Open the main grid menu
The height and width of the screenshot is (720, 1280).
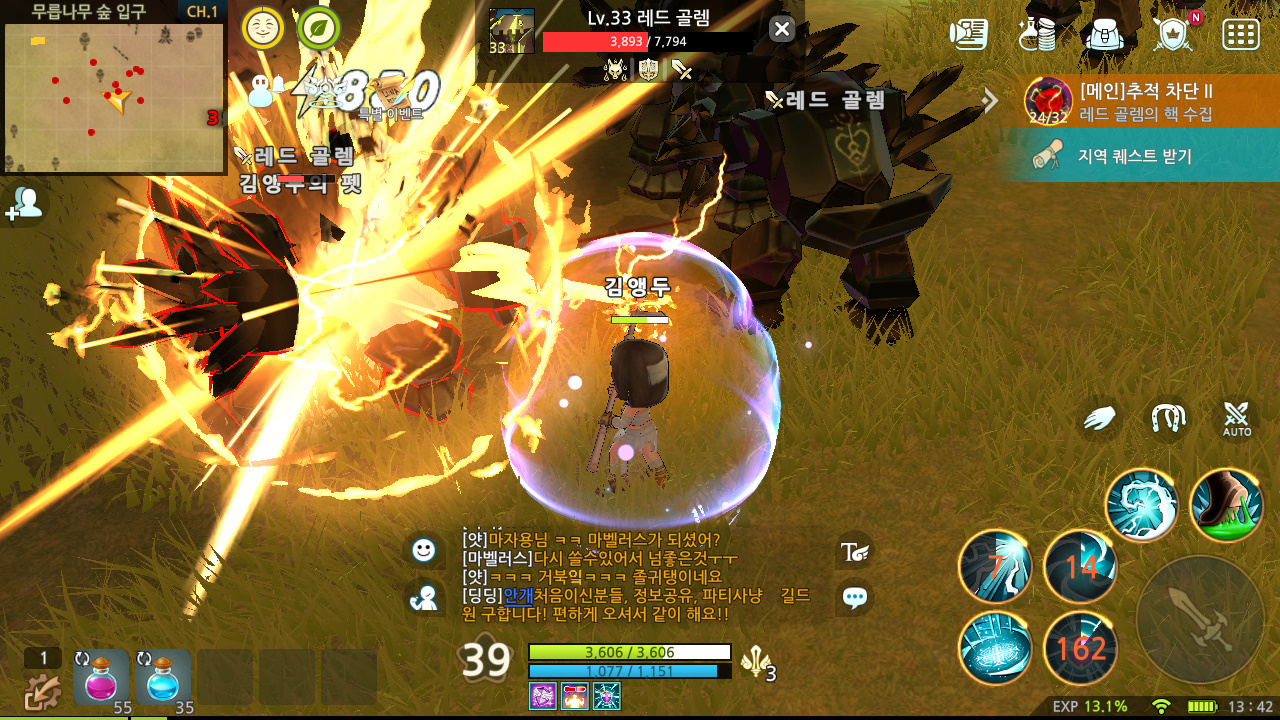[1241, 33]
